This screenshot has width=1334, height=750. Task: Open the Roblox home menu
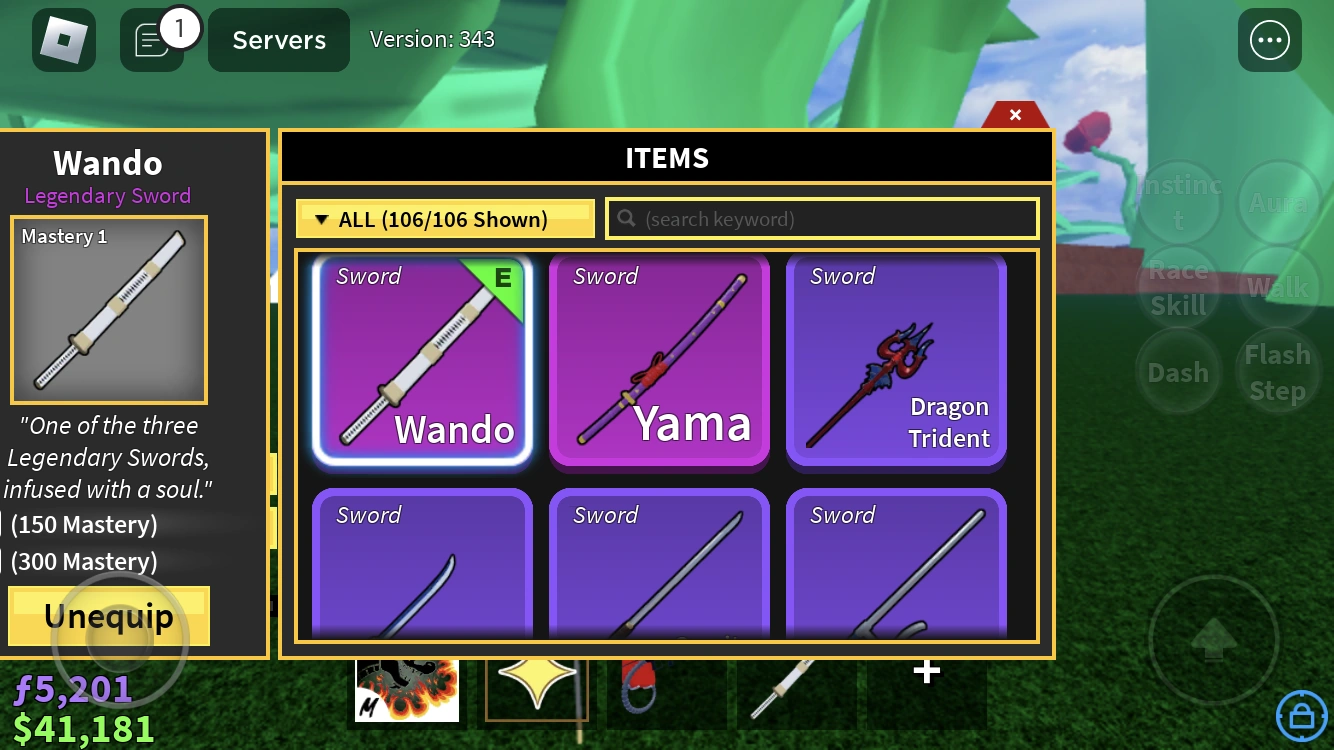click(64, 40)
